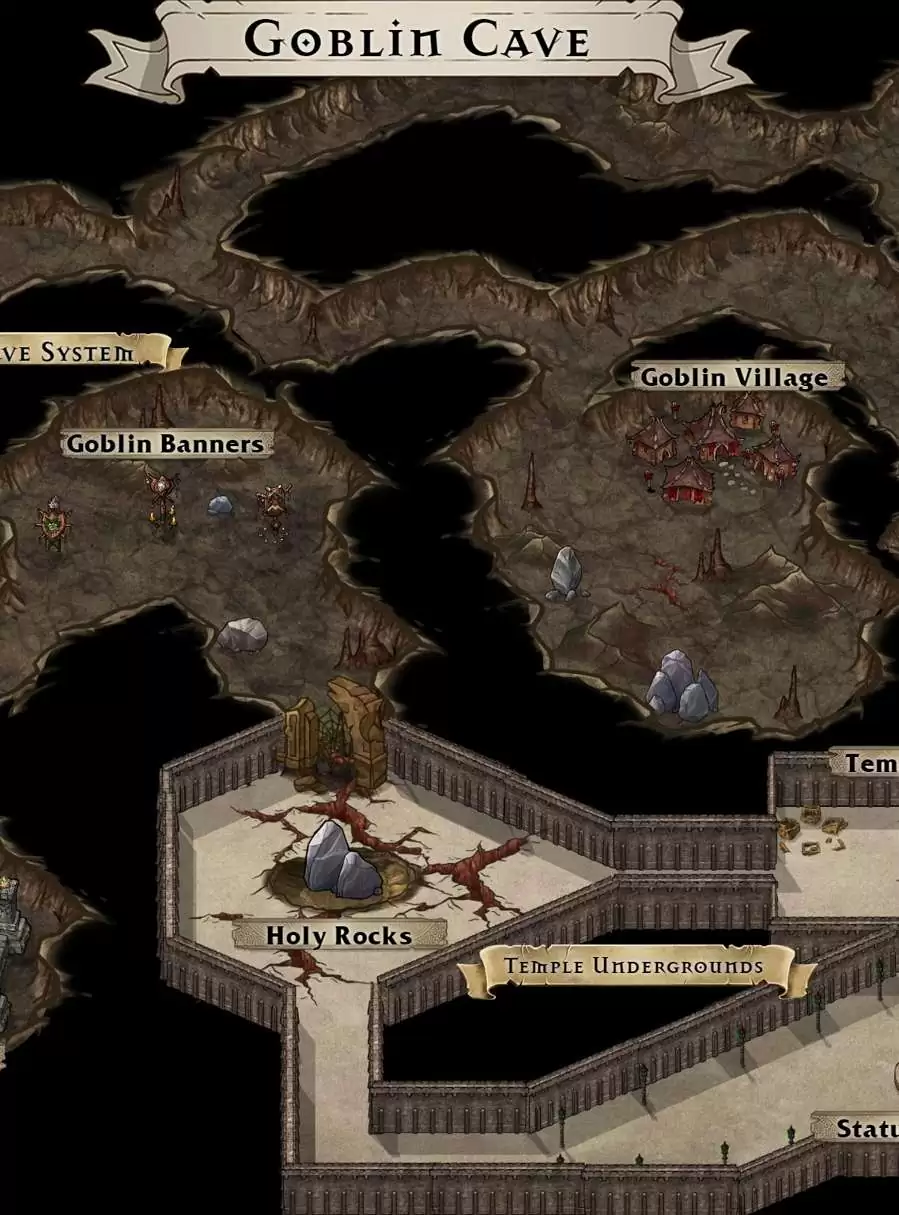This screenshot has width=899, height=1215.
Task: Click the Goblin Banners location label
Action: click(166, 443)
